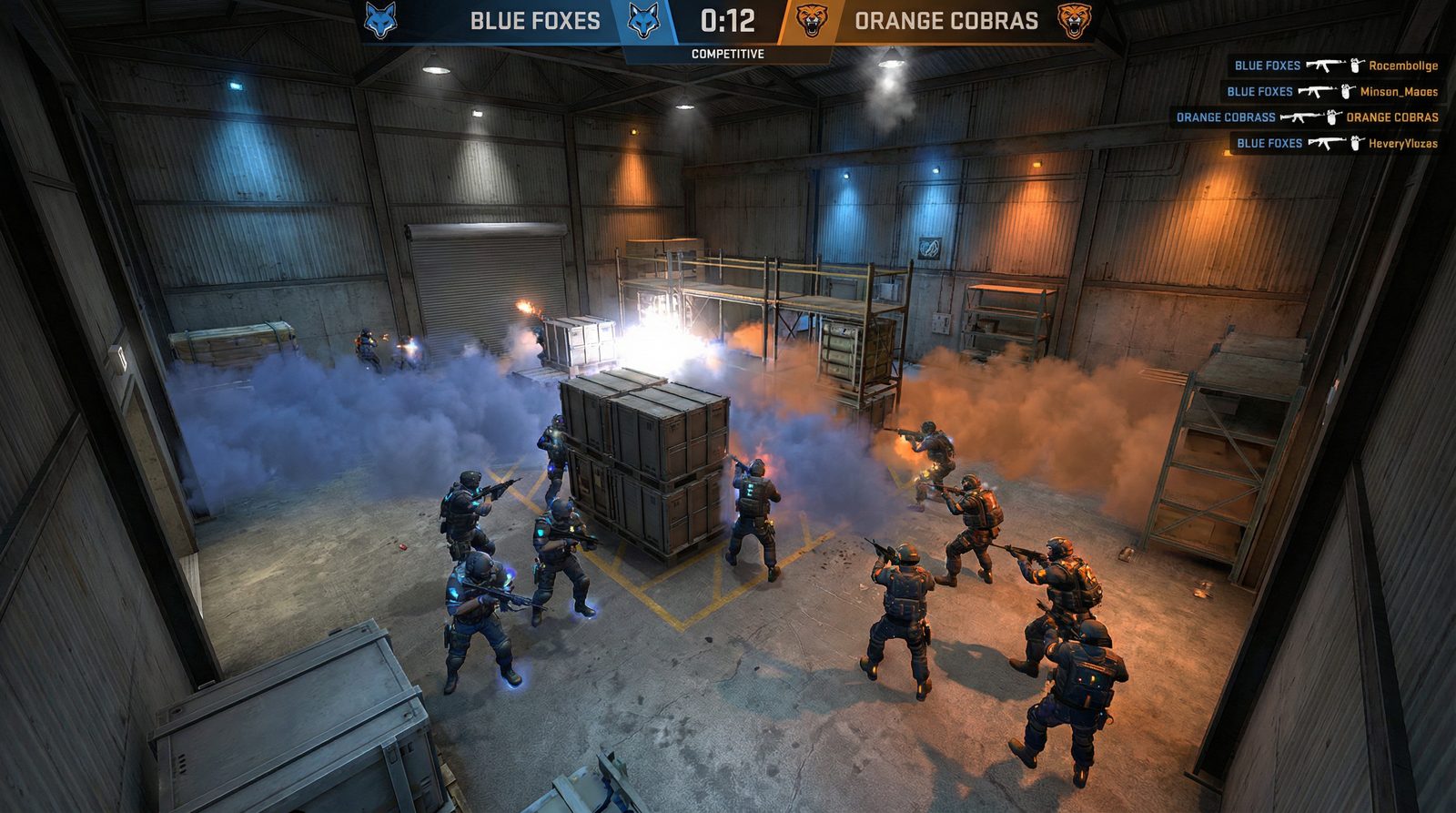
Task: Select the Minson_Maoes player name
Action: (x=1398, y=91)
